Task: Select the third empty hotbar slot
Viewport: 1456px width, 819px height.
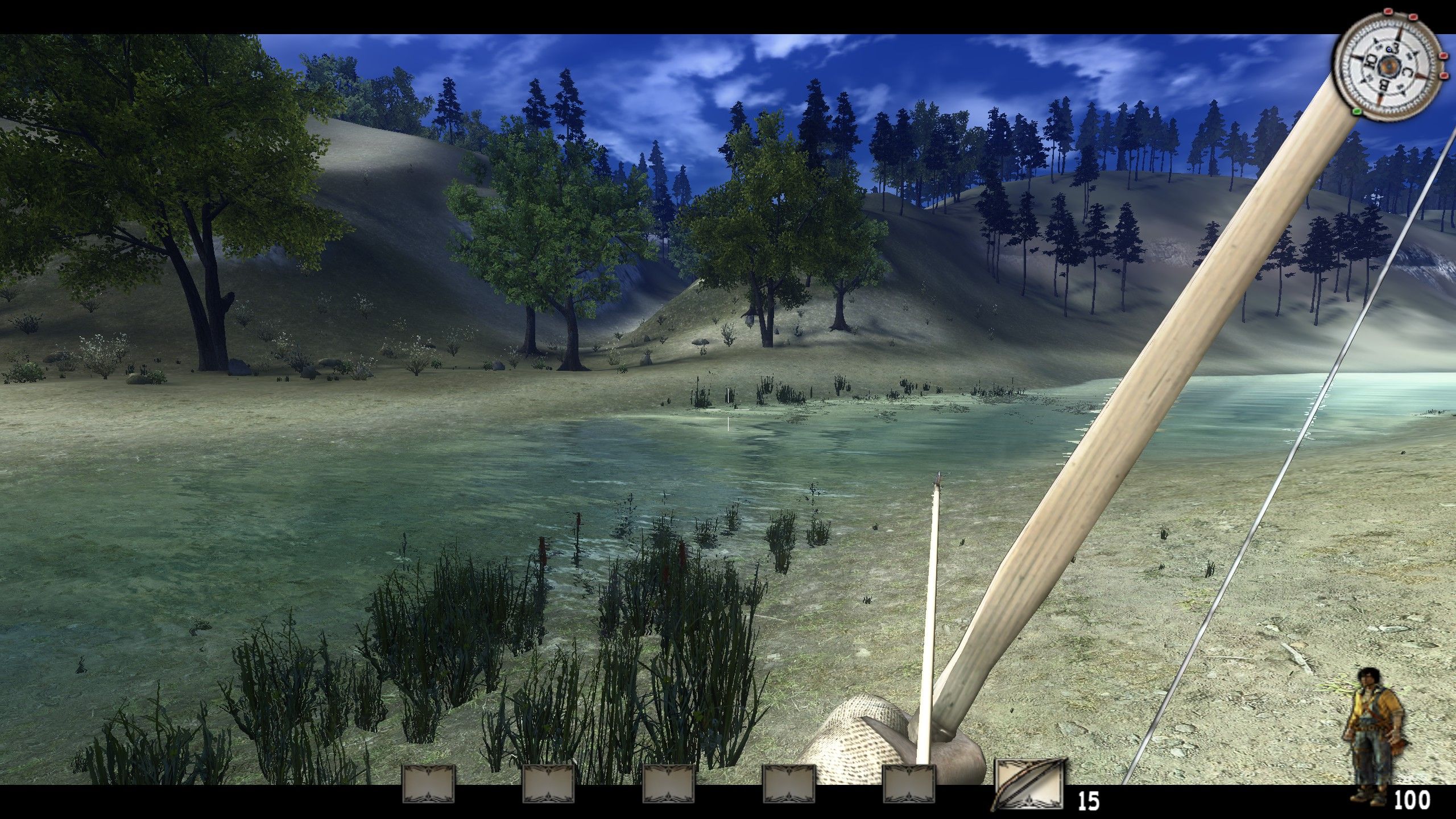Action: 668,784
